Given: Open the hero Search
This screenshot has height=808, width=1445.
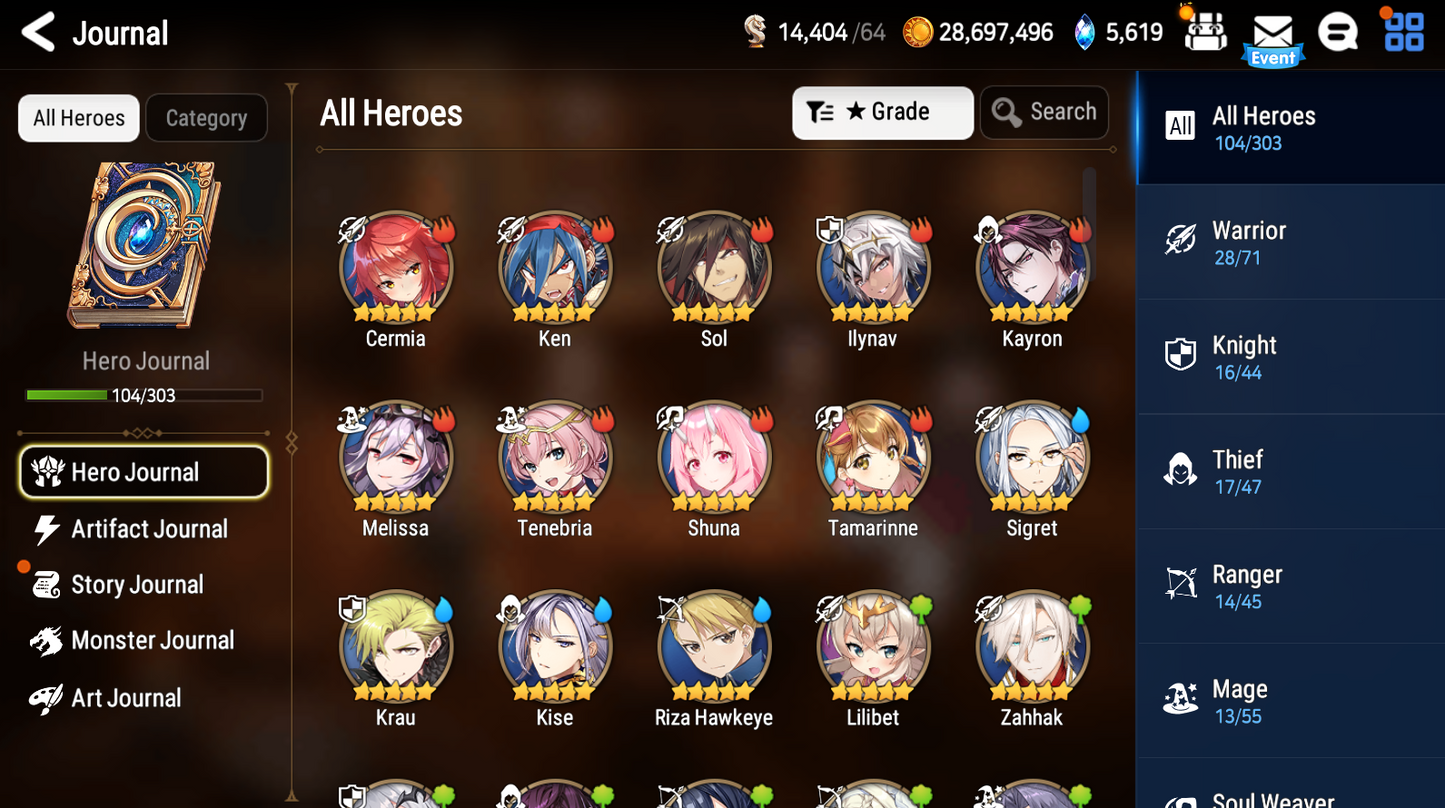Looking at the screenshot, I should [1044, 112].
